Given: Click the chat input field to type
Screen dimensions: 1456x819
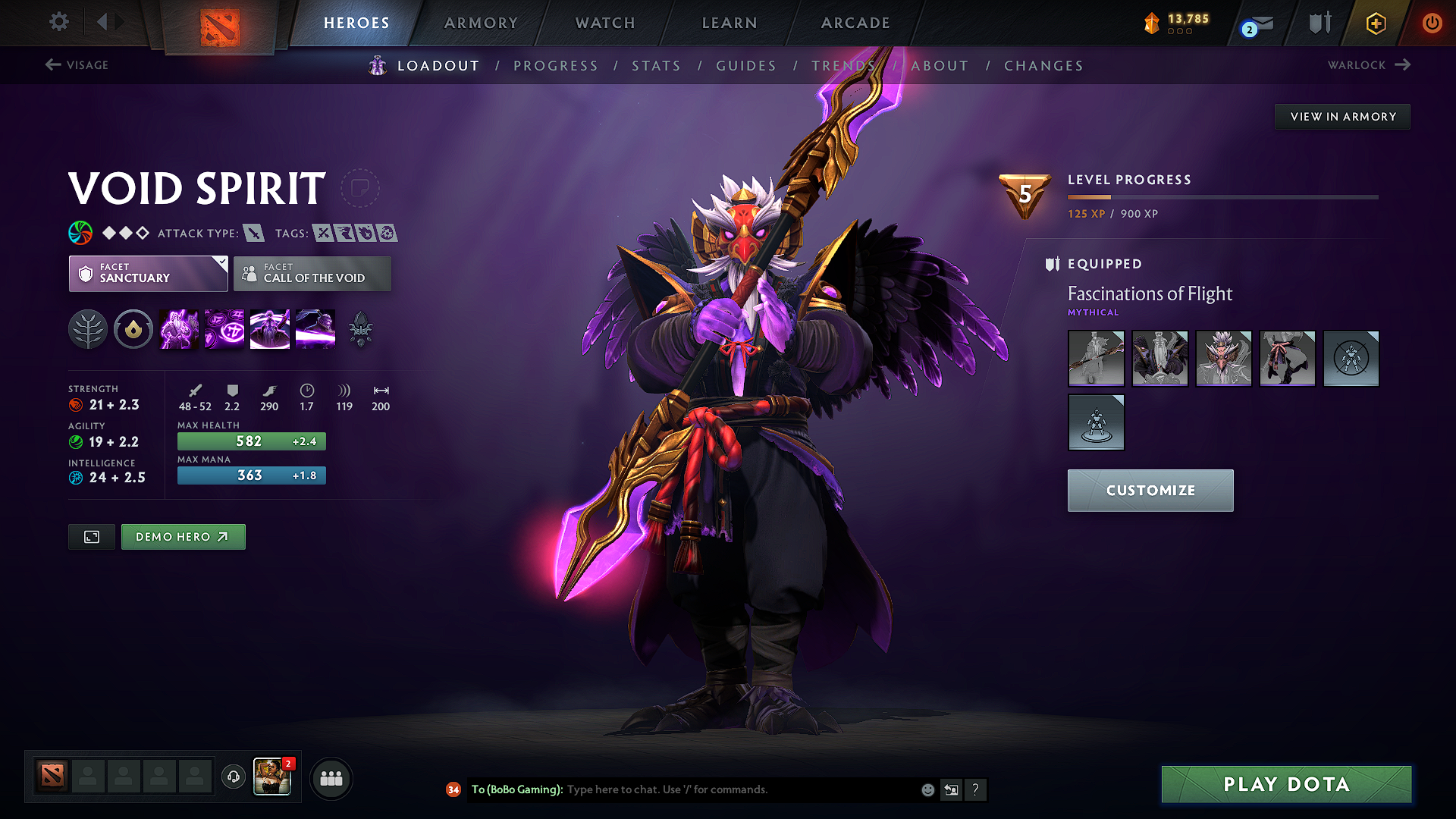Looking at the screenshot, I should pos(682,789).
